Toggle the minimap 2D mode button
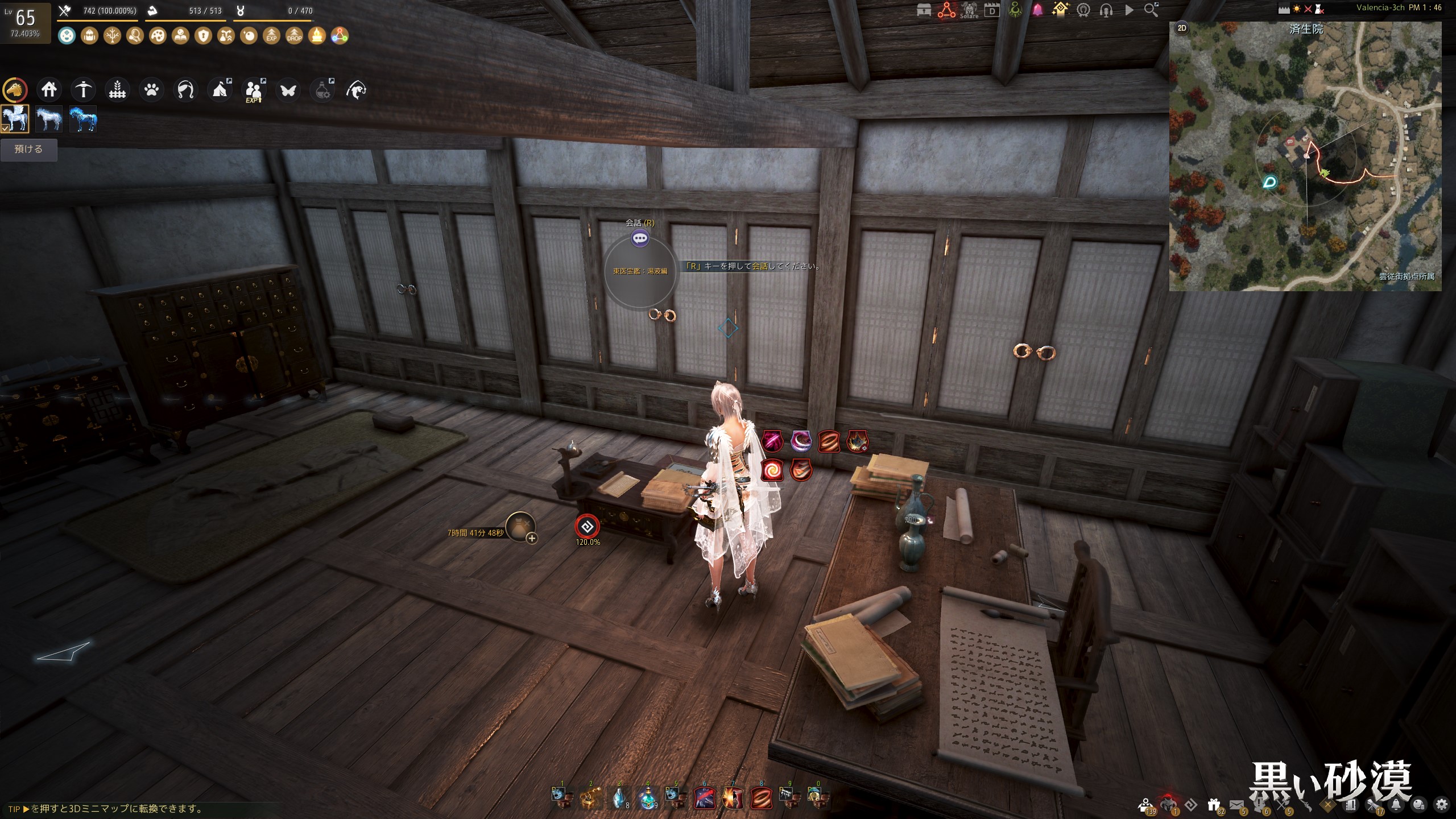Image resolution: width=1456 pixels, height=819 pixels. tap(1182, 28)
